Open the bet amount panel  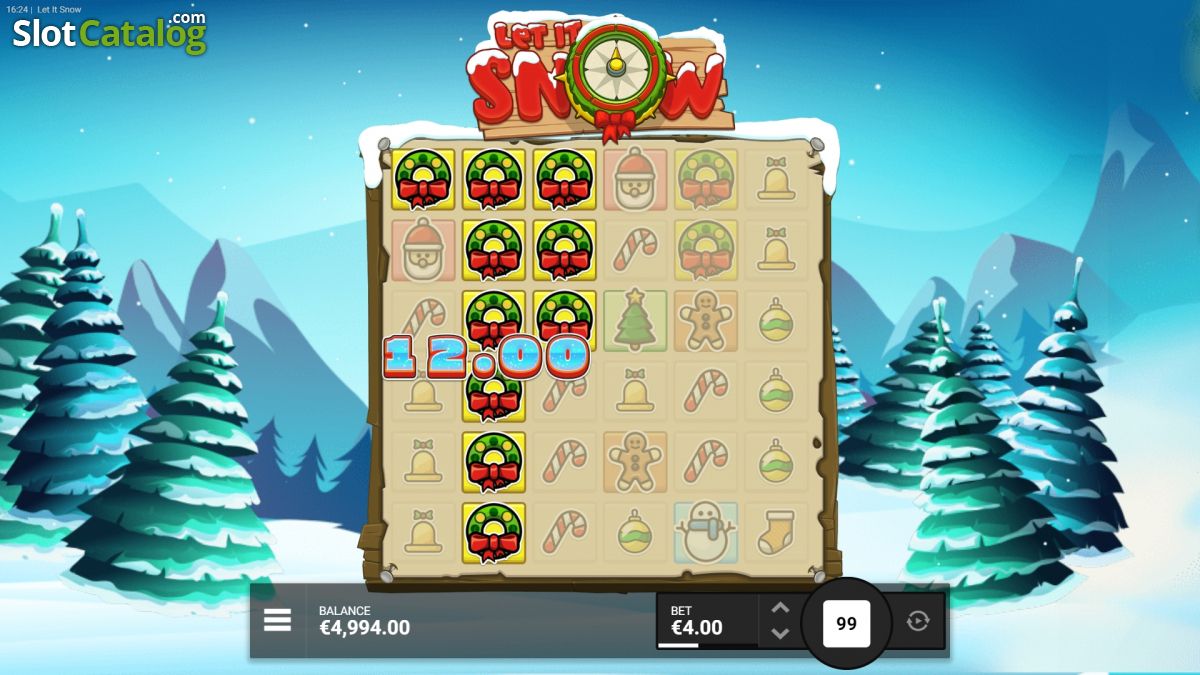tap(706, 621)
